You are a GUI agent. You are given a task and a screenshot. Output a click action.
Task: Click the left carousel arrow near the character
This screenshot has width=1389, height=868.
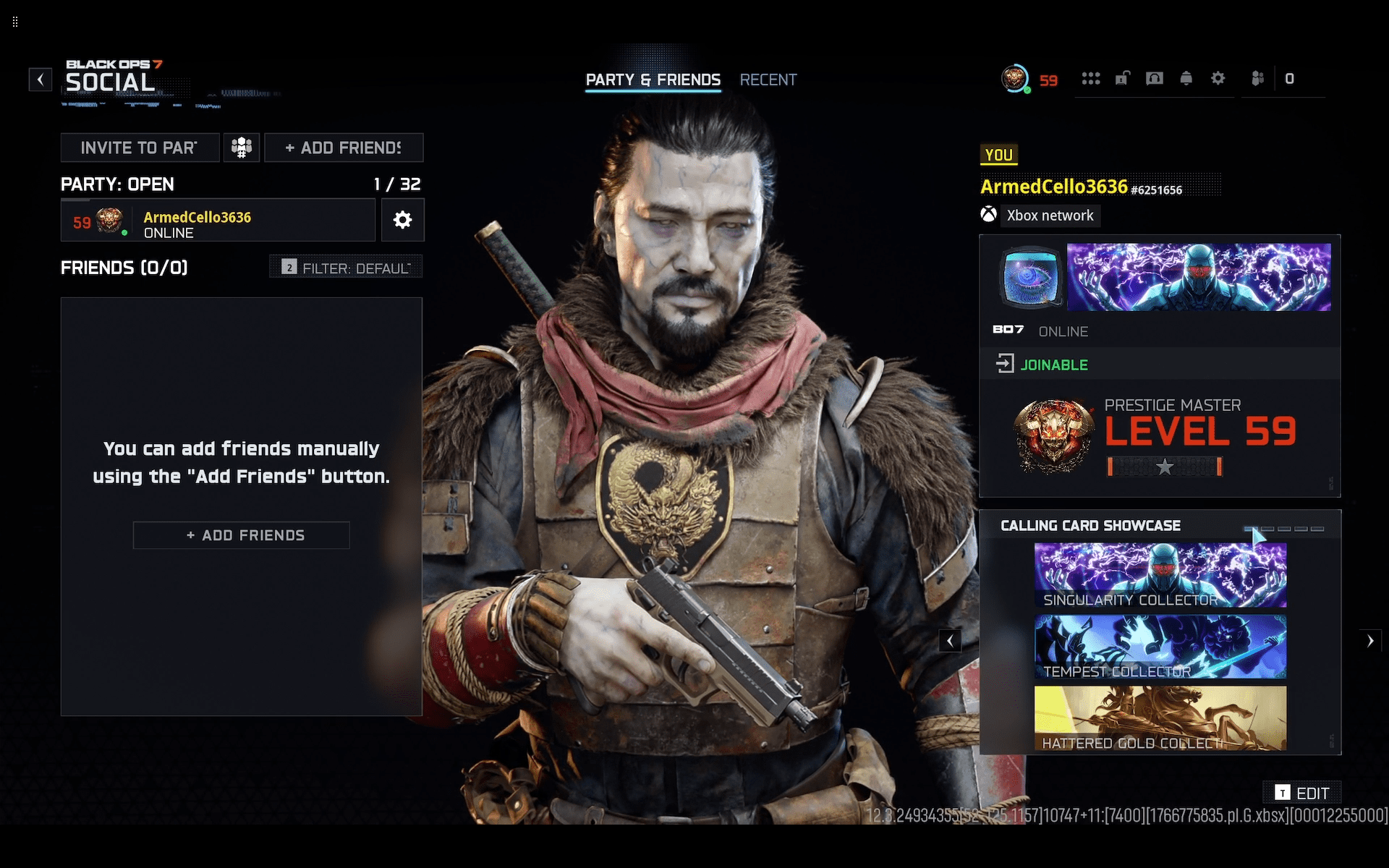950,640
